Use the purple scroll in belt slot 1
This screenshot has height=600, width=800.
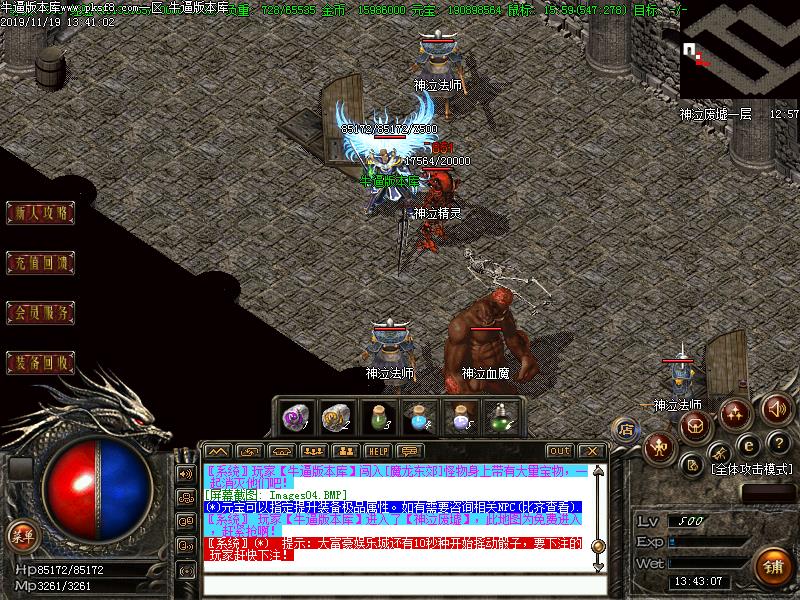click(295, 416)
